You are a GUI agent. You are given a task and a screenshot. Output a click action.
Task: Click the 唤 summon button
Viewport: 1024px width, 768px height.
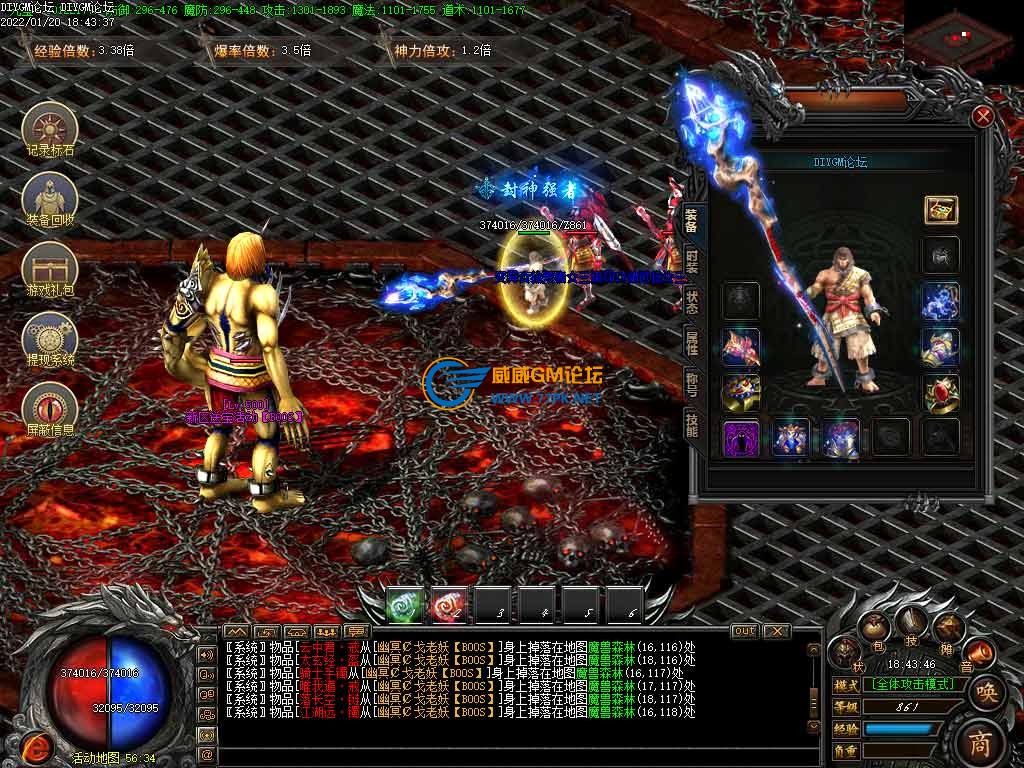click(x=986, y=692)
